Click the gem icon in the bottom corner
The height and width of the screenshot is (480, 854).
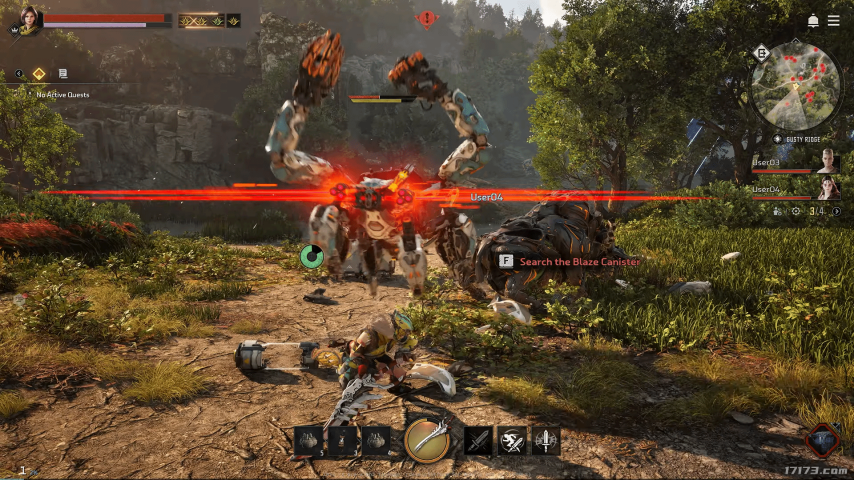[x=822, y=440]
